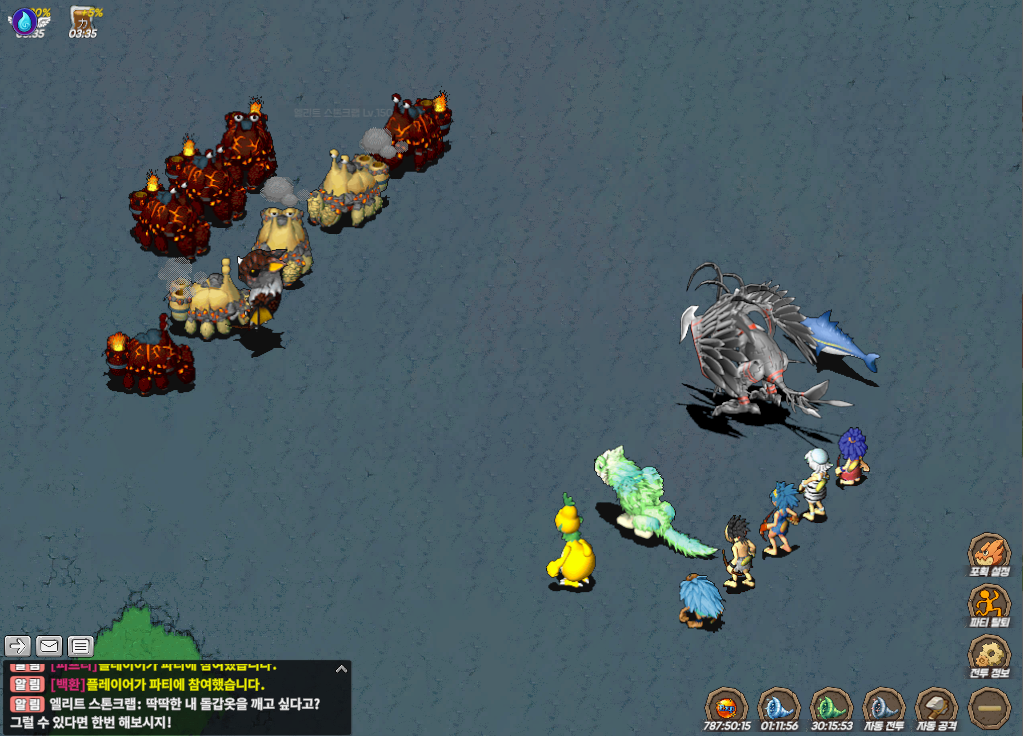Click the arrow button above the chat
1023x736 pixels.
[18, 645]
